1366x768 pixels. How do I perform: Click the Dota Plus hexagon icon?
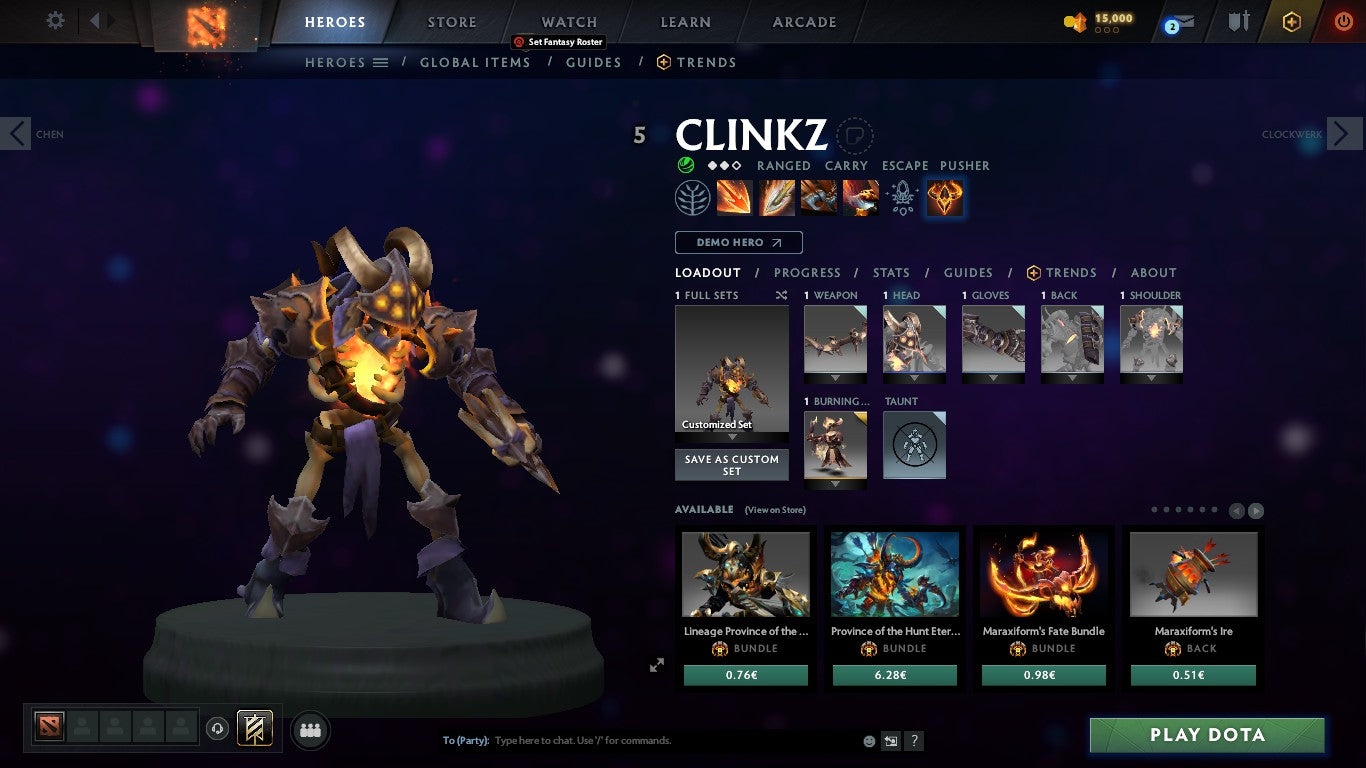1290,21
